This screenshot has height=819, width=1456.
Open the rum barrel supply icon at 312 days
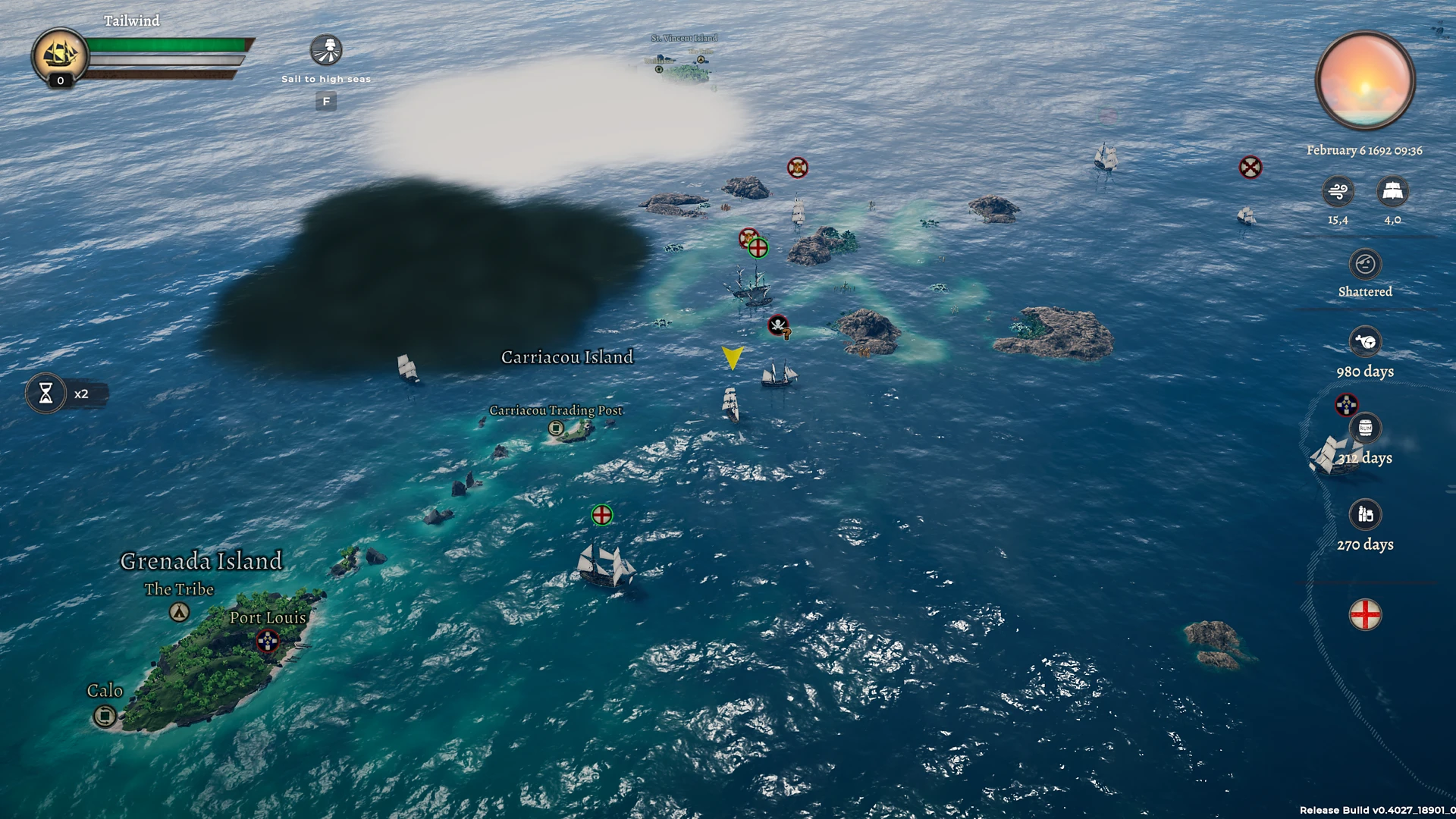1364,428
